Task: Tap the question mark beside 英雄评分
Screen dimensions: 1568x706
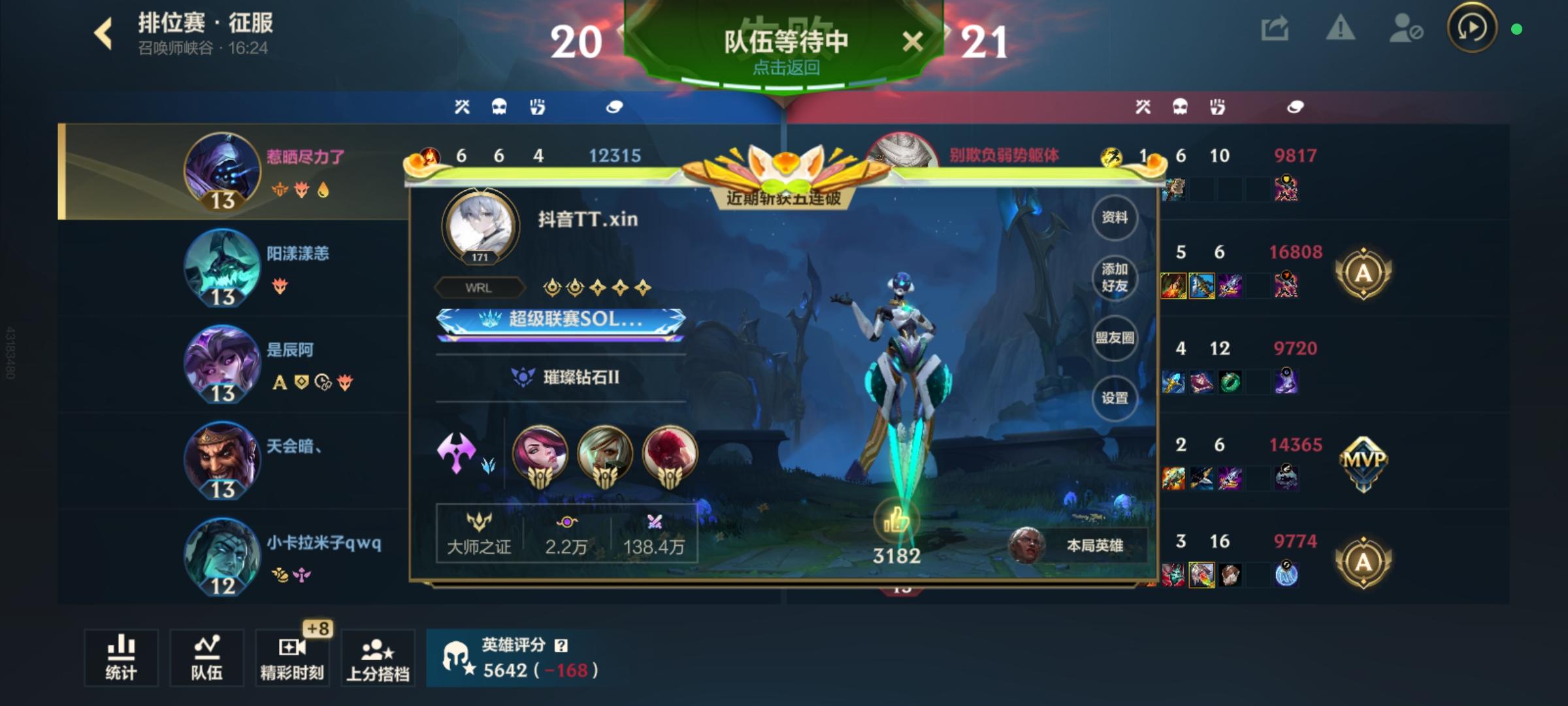Action: 559,645
